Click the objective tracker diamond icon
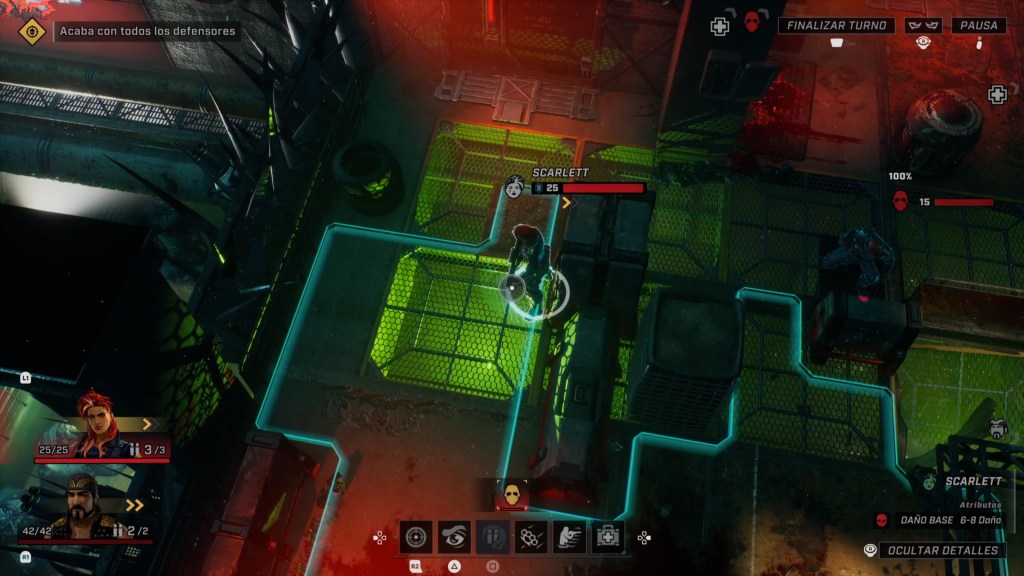Viewport: 1024px width, 576px height. pyautogui.click(x=33, y=31)
